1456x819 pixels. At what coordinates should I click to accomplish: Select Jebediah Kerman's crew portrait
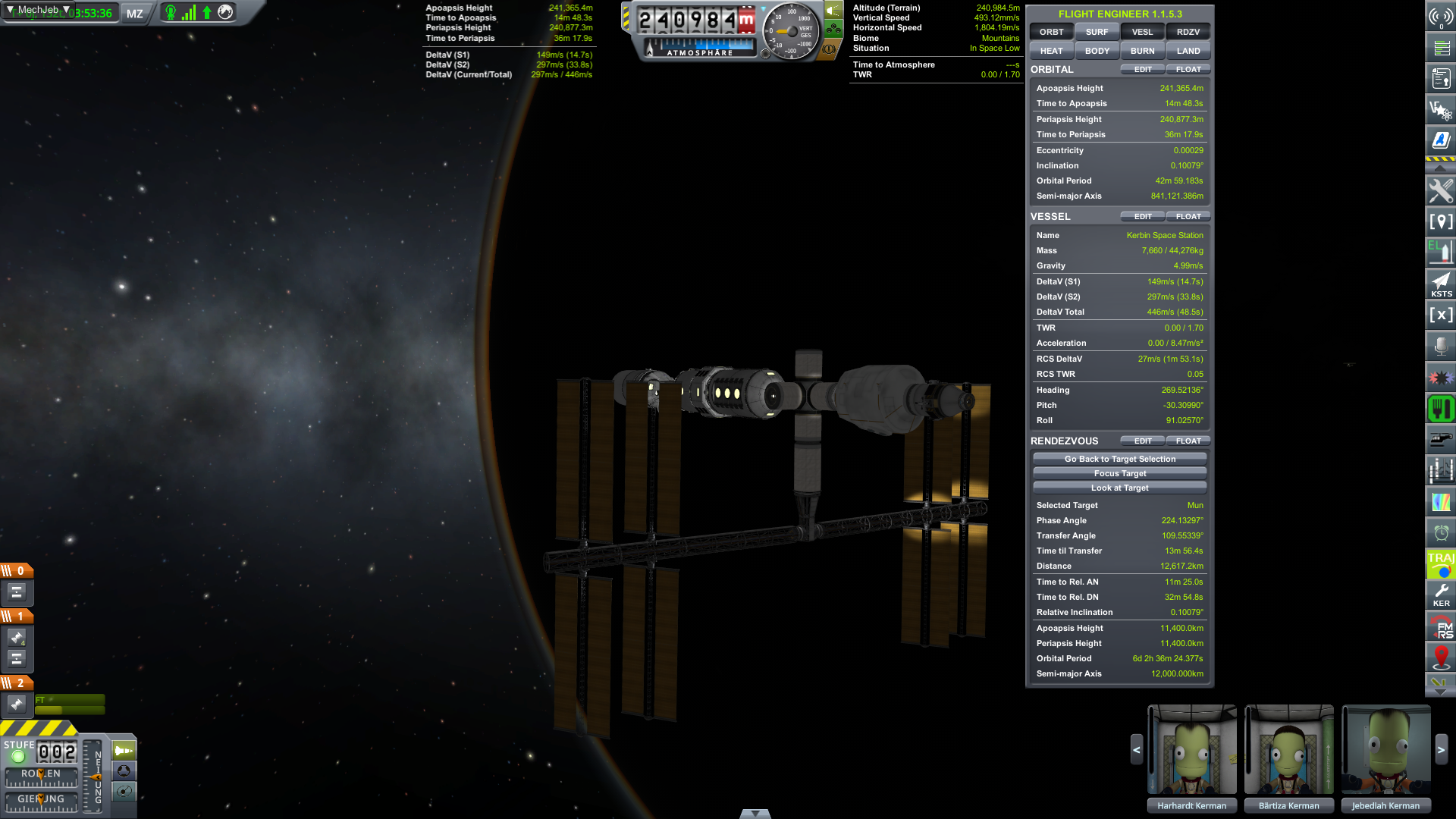[x=1385, y=750]
